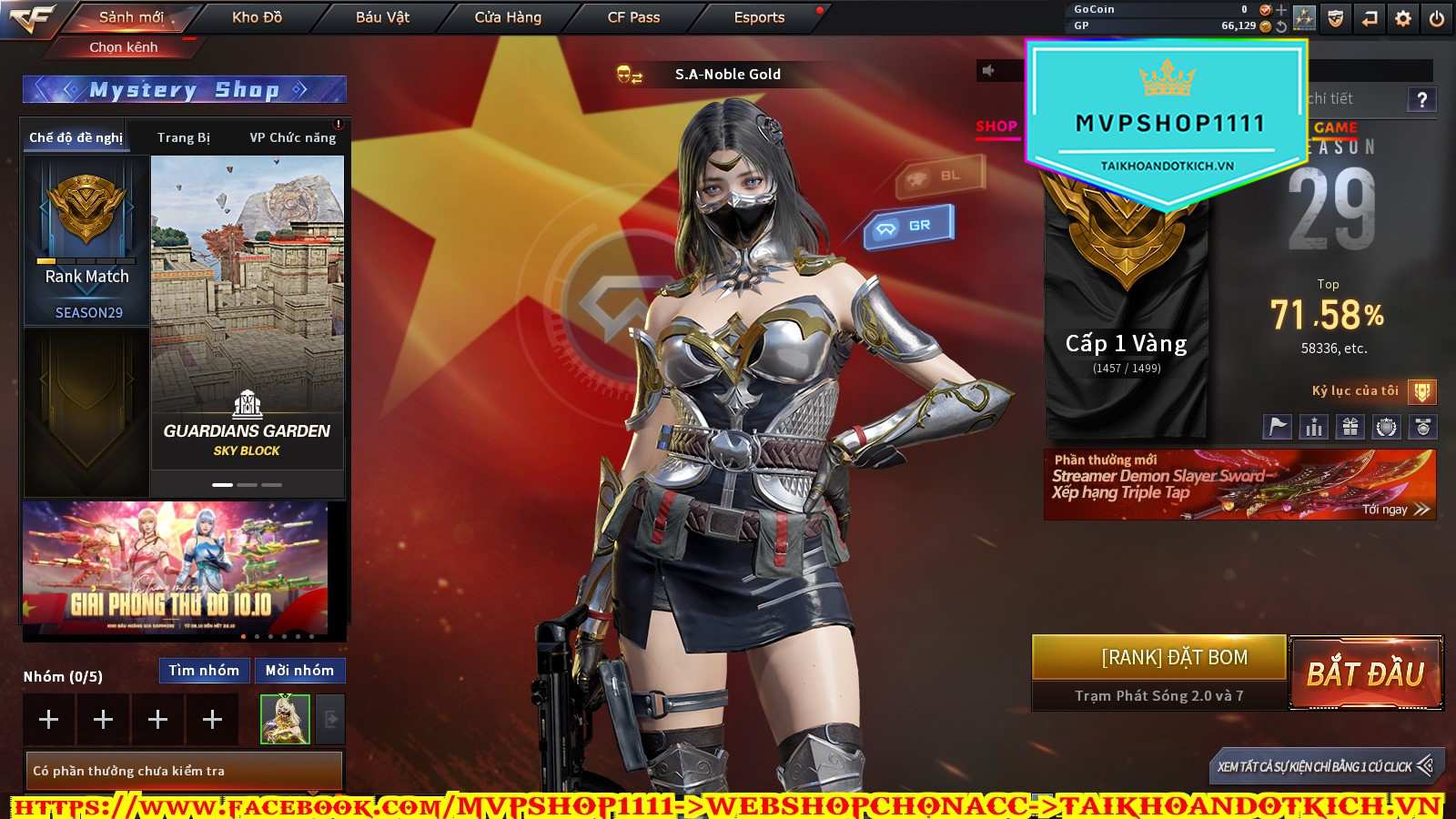The width and height of the screenshot is (1456, 819).
Task: Start the match with Bắt Đầu
Action: pos(1365,673)
